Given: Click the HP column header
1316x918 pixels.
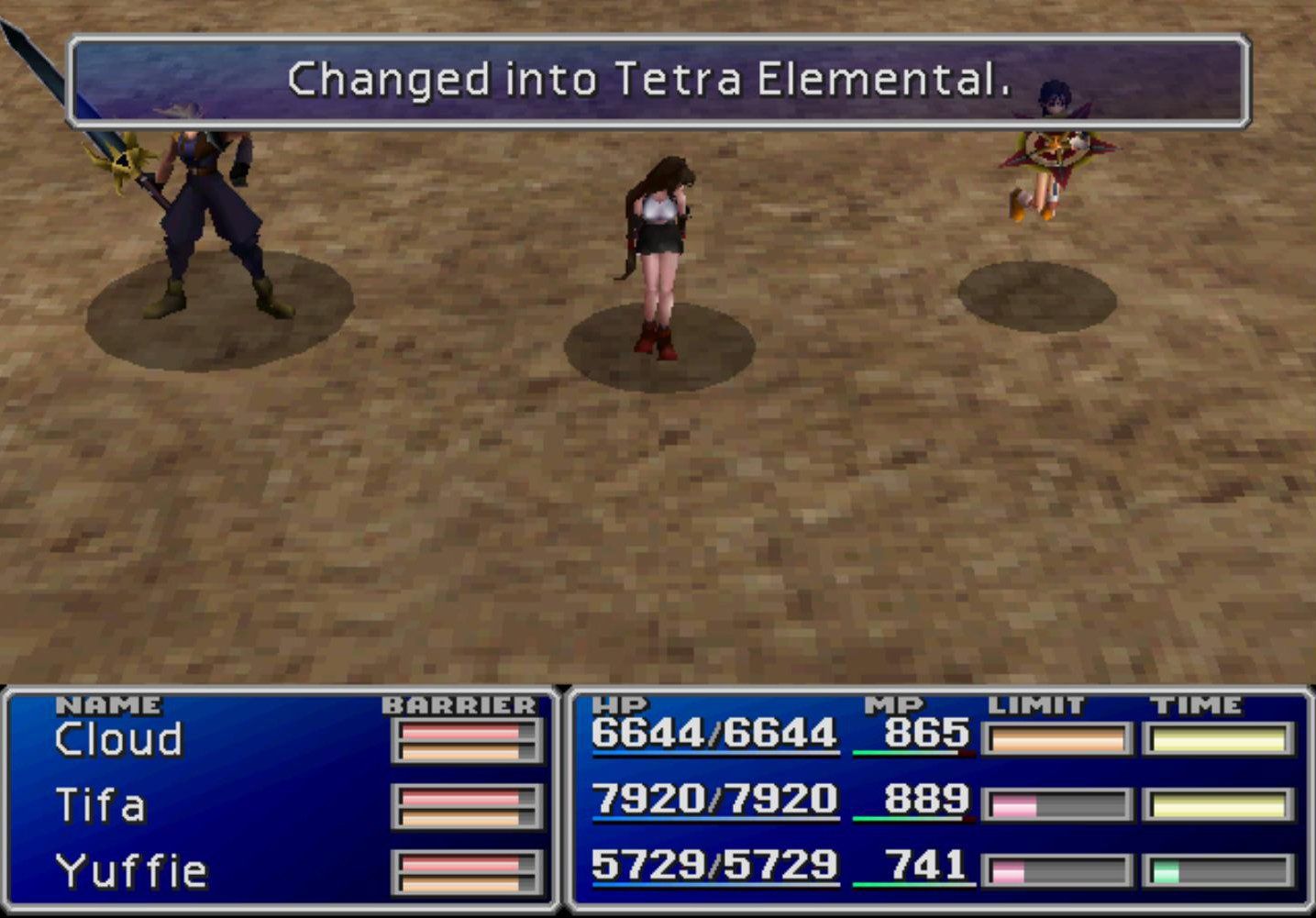Looking at the screenshot, I should tap(616, 704).
